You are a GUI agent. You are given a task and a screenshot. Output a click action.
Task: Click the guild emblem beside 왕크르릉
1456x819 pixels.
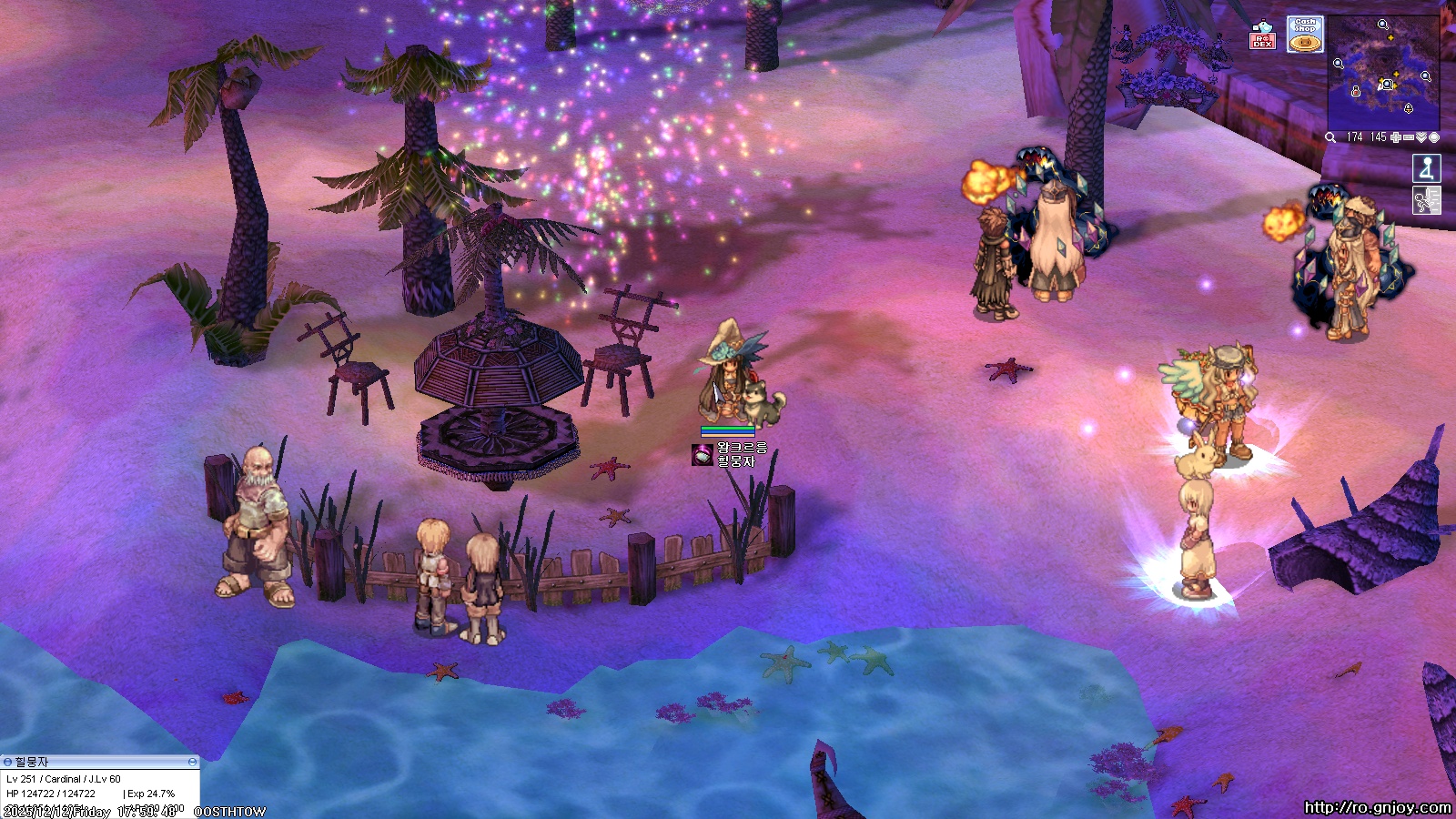pos(702,455)
